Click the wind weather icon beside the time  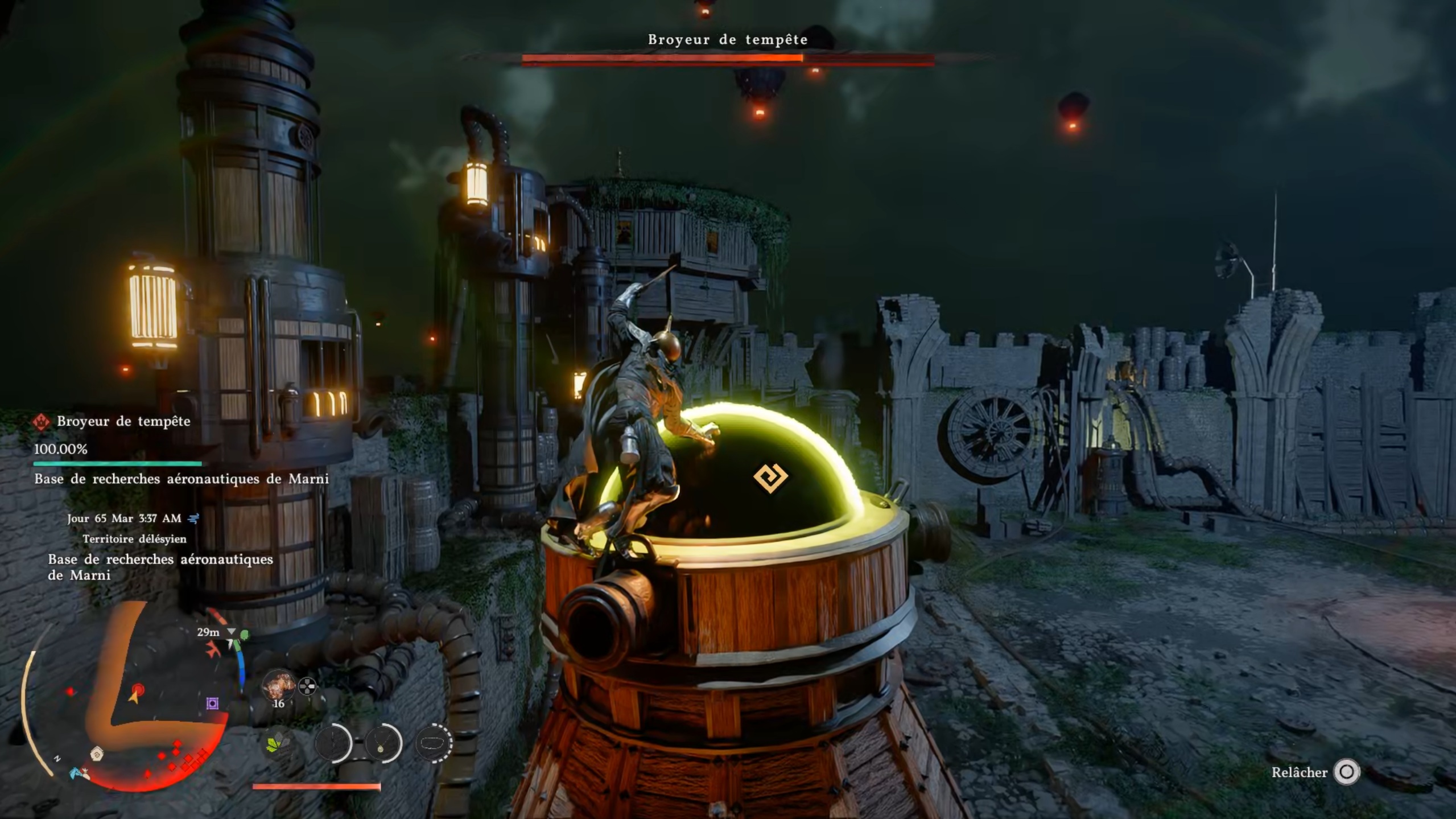point(193,518)
